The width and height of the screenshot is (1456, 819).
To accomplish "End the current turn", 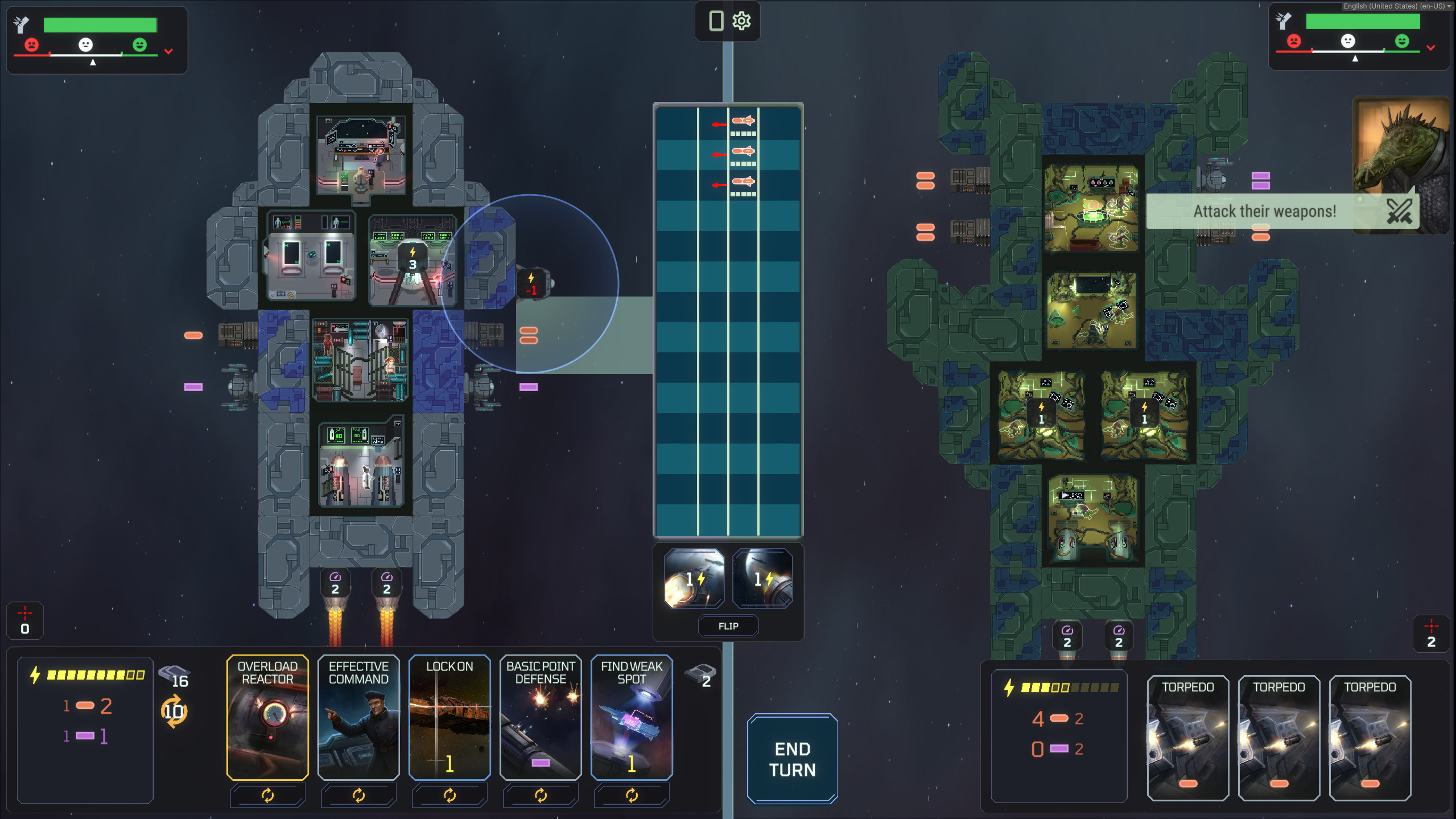I will click(x=792, y=759).
